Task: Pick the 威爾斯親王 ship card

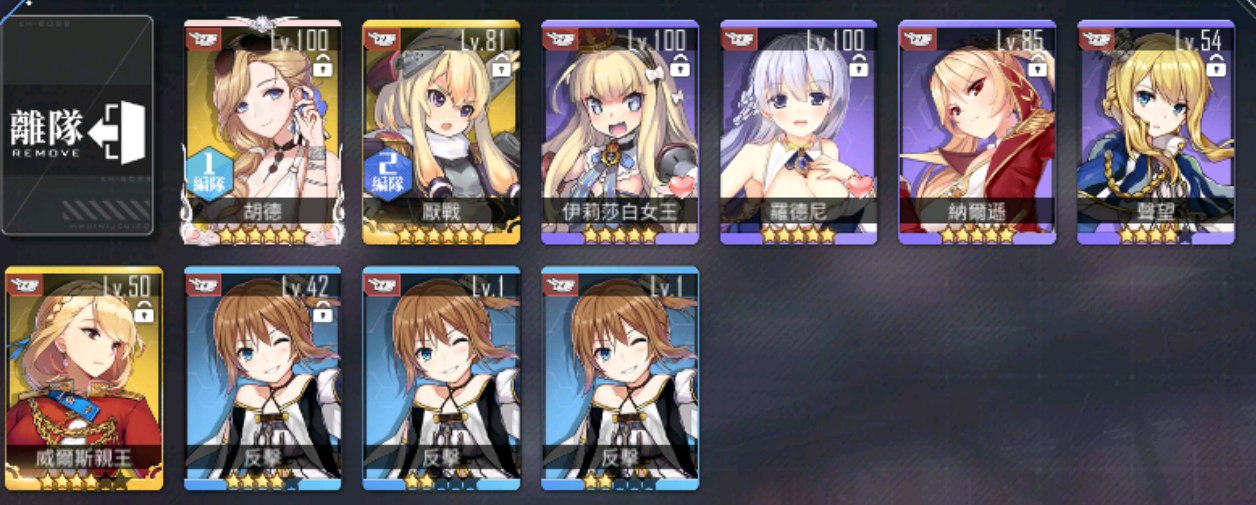Action: [x=84, y=377]
